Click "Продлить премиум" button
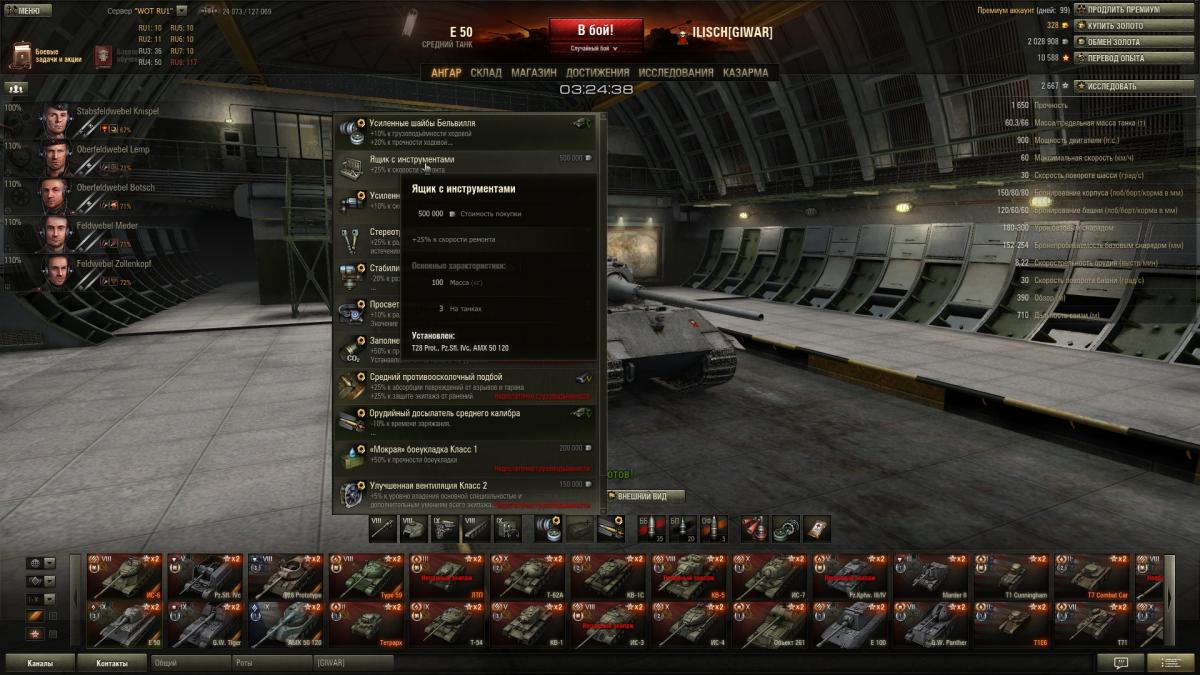 [1120, 9]
